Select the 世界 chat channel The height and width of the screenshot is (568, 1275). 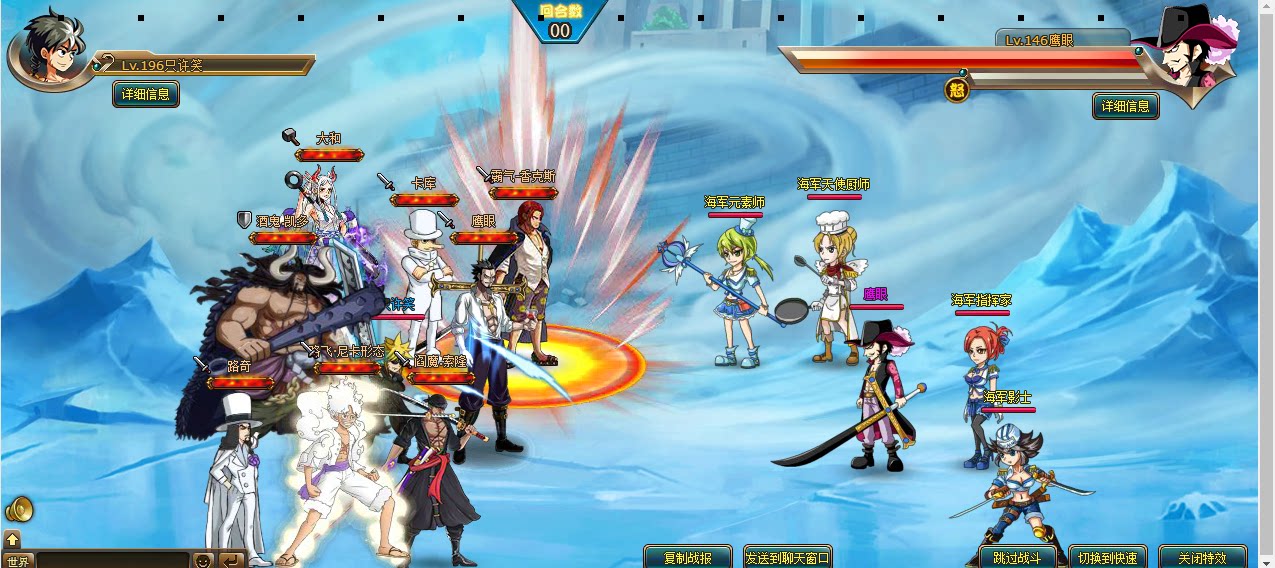18,560
